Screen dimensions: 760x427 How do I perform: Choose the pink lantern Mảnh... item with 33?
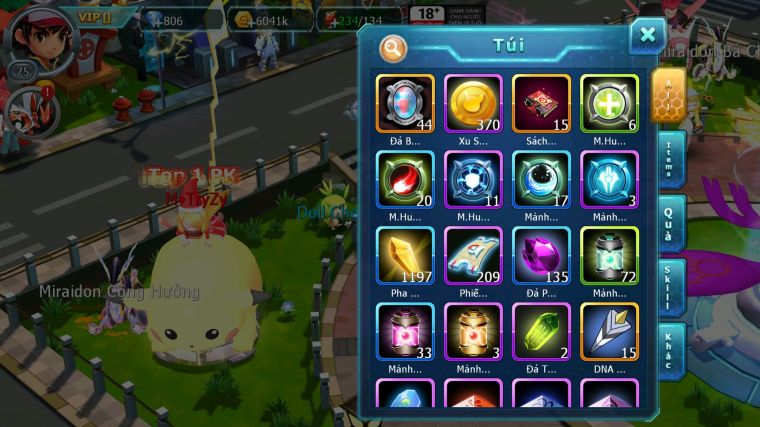tap(405, 332)
